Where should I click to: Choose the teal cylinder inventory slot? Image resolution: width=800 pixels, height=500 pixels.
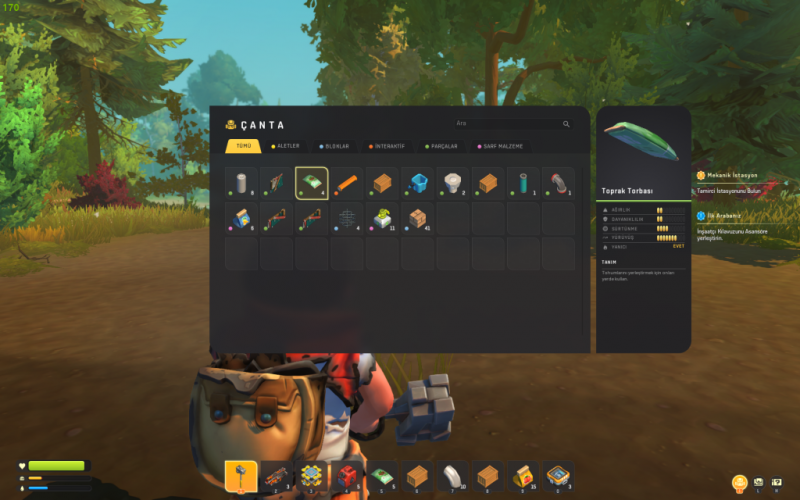click(522, 184)
